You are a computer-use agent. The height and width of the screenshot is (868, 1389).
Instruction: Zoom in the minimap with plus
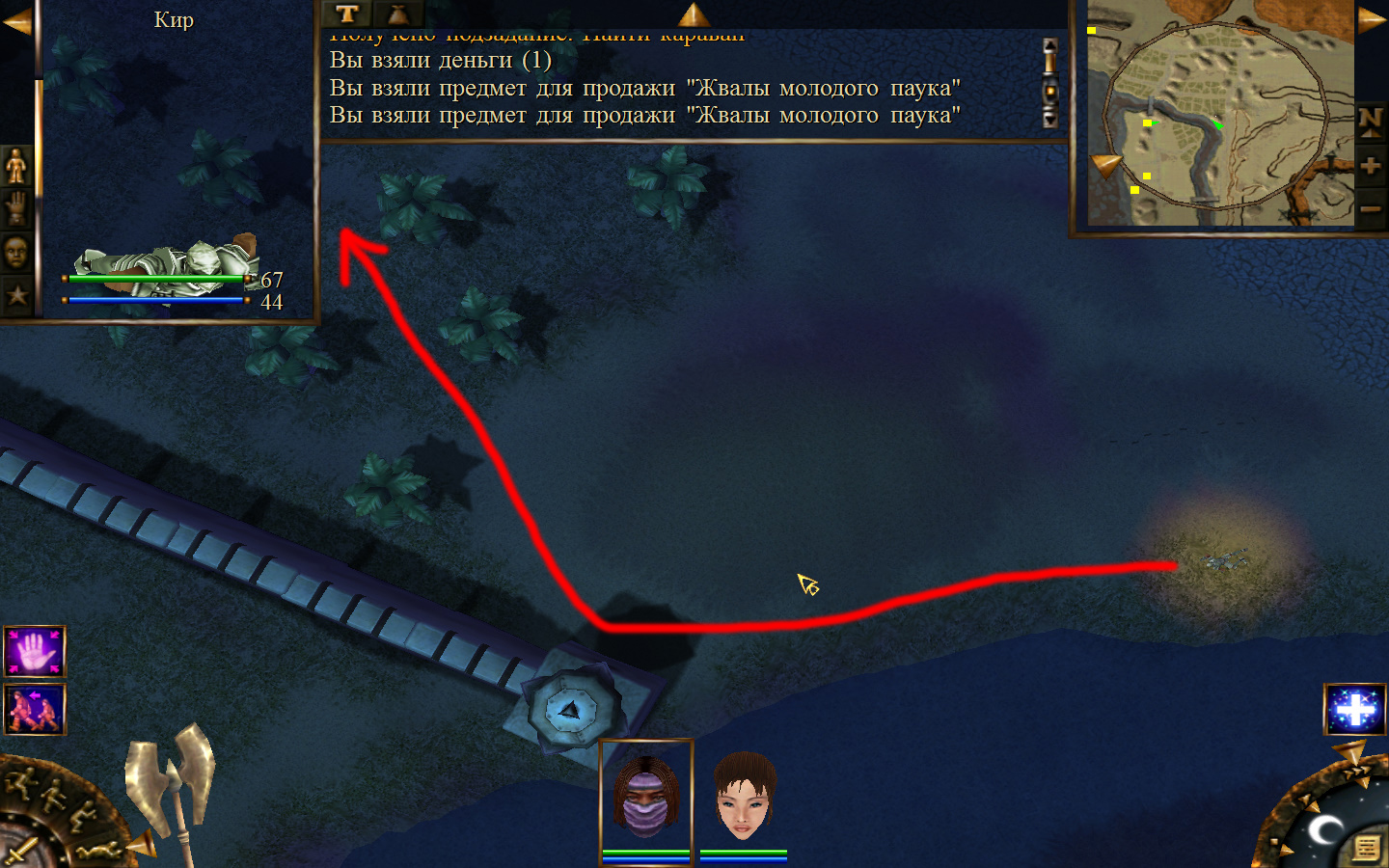coord(1371,166)
